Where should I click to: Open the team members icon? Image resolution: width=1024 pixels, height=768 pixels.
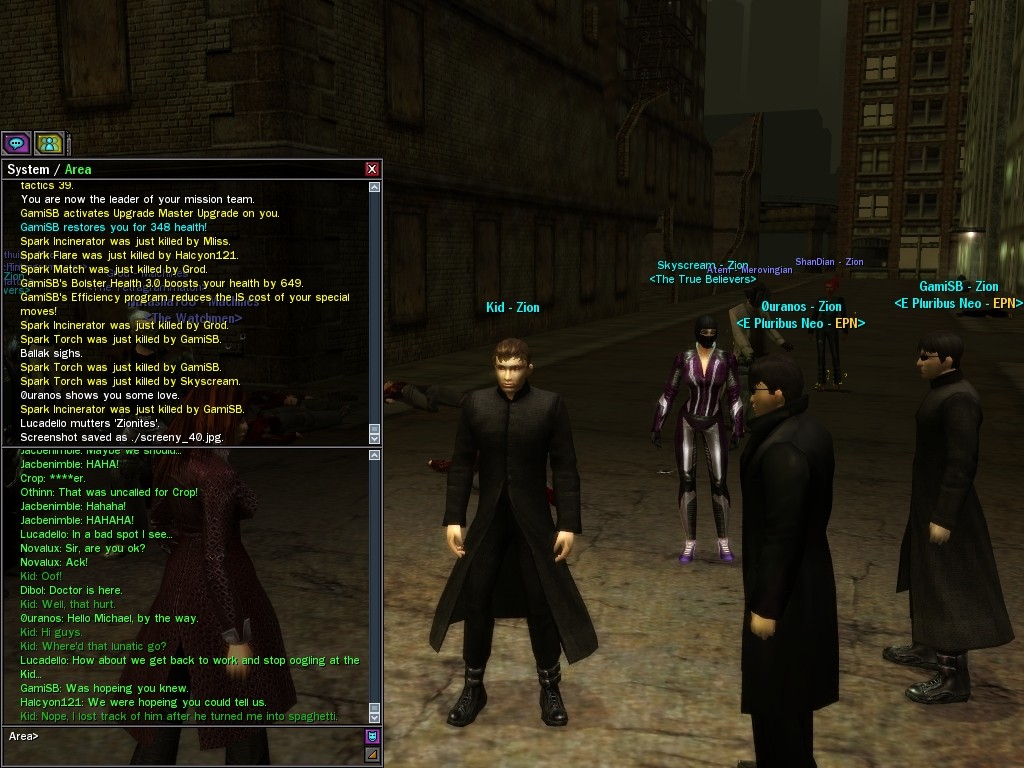(x=49, y=143)
